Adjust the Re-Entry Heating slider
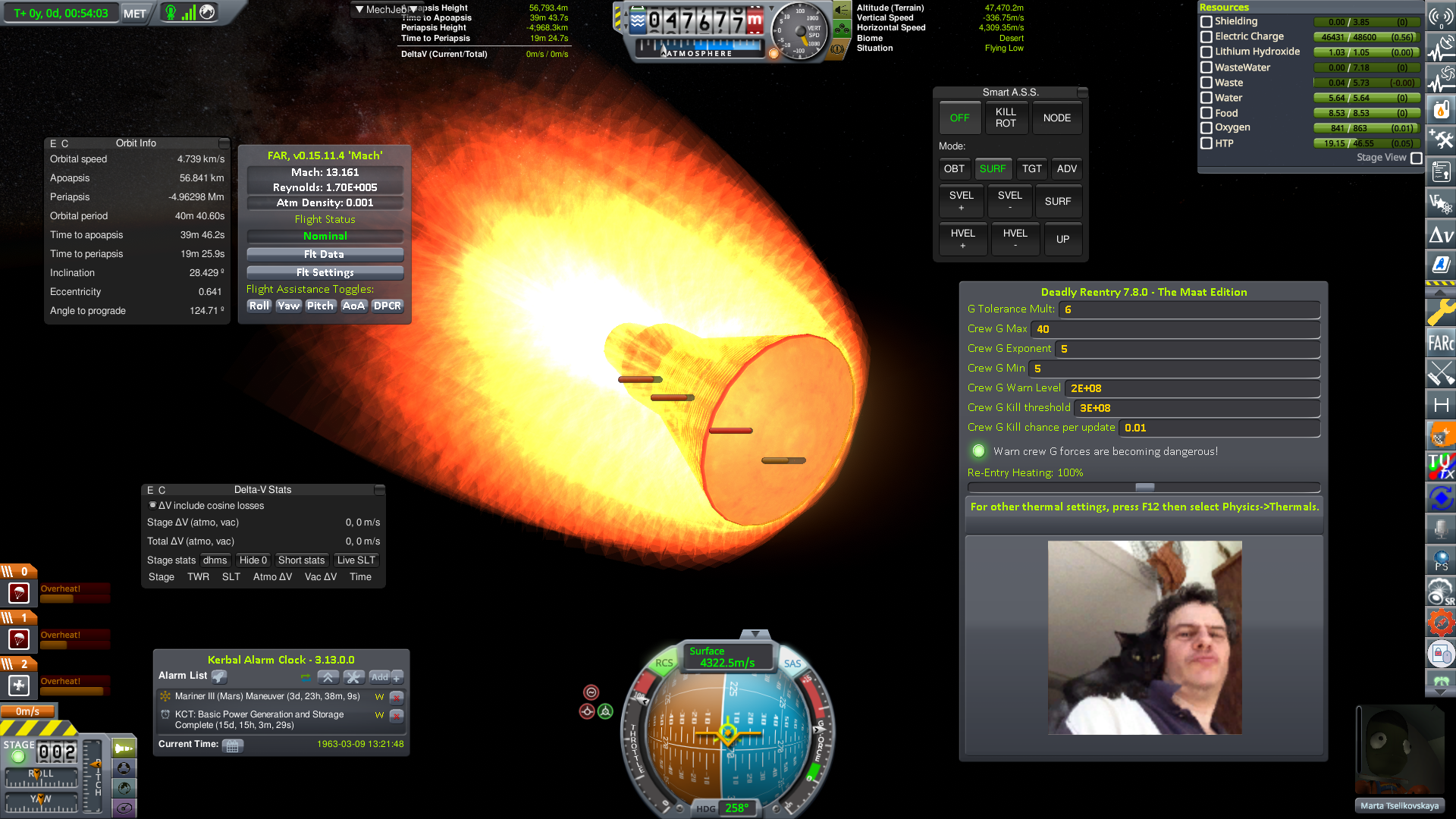The height and width of the screenshot is (819, 1456). (x=1144, y=488)
